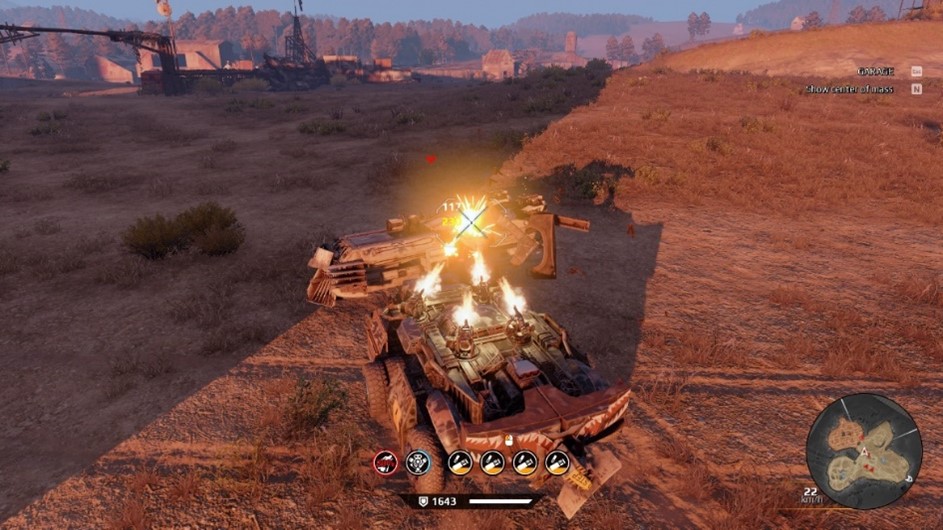Activate the blue-ringed engine module icon
Image resolution: width=943 pixels, height=530 pixels.
418,462
